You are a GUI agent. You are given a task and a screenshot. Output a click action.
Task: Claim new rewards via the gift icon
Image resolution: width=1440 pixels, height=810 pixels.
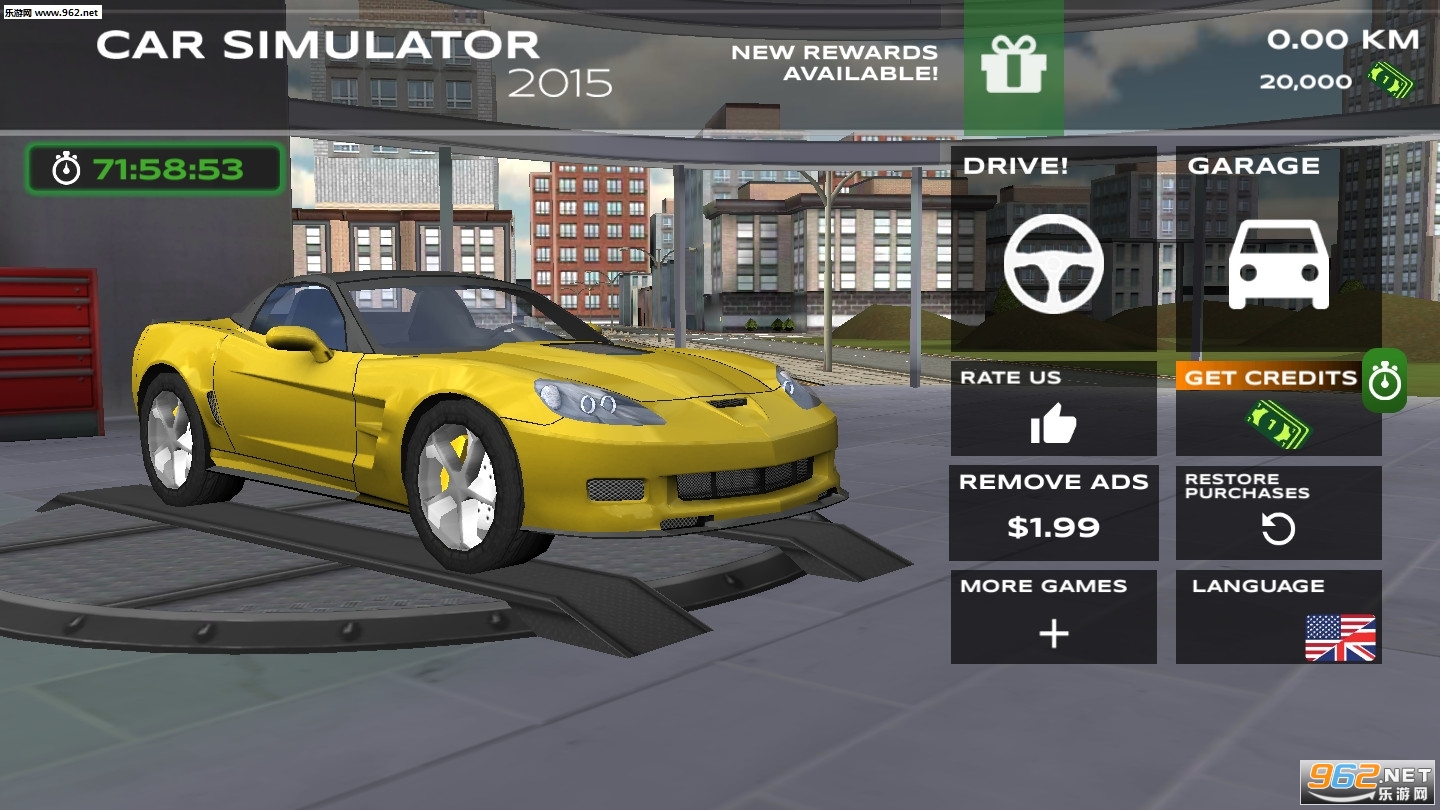point(1013,66)
